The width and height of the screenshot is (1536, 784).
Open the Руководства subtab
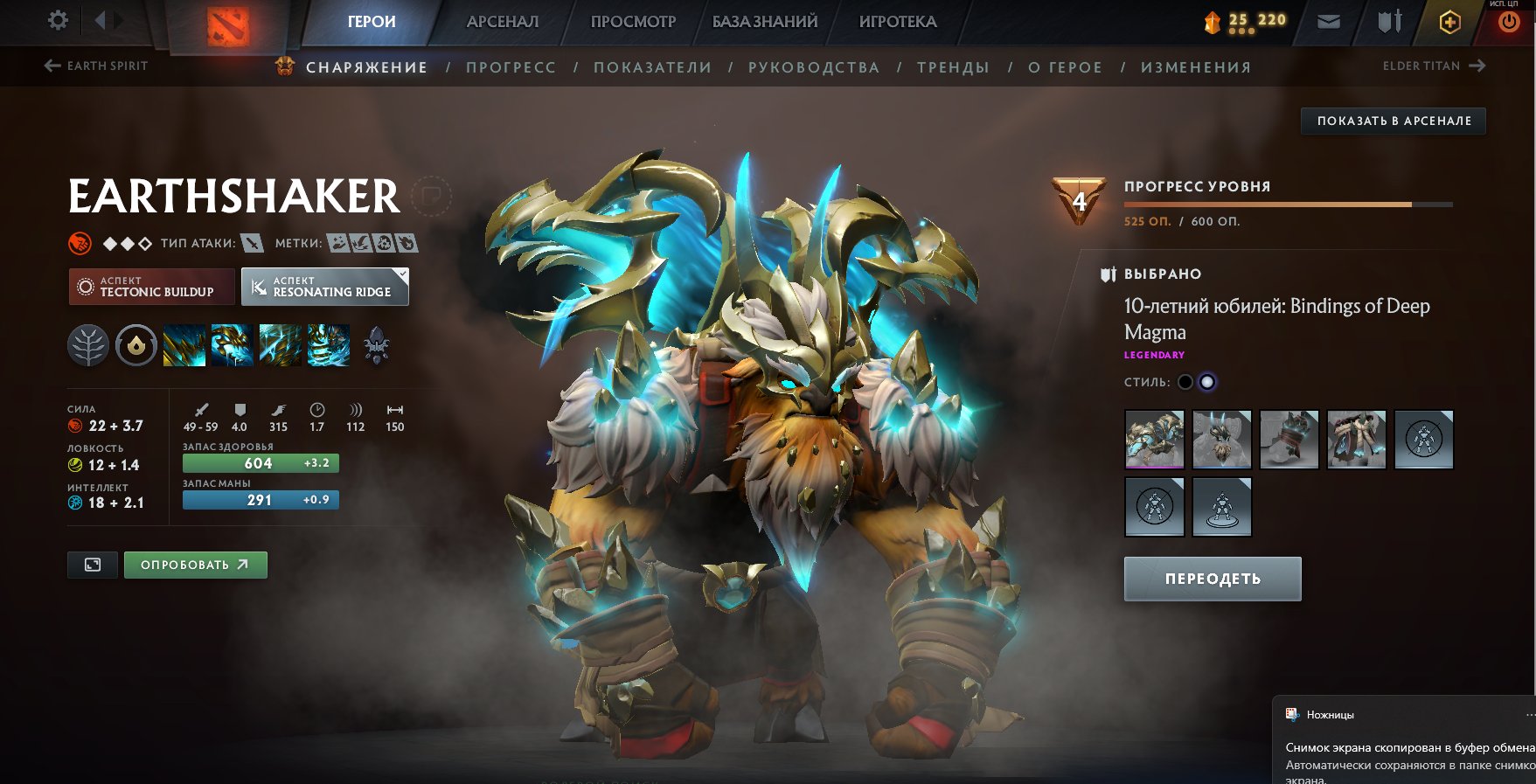813,67
